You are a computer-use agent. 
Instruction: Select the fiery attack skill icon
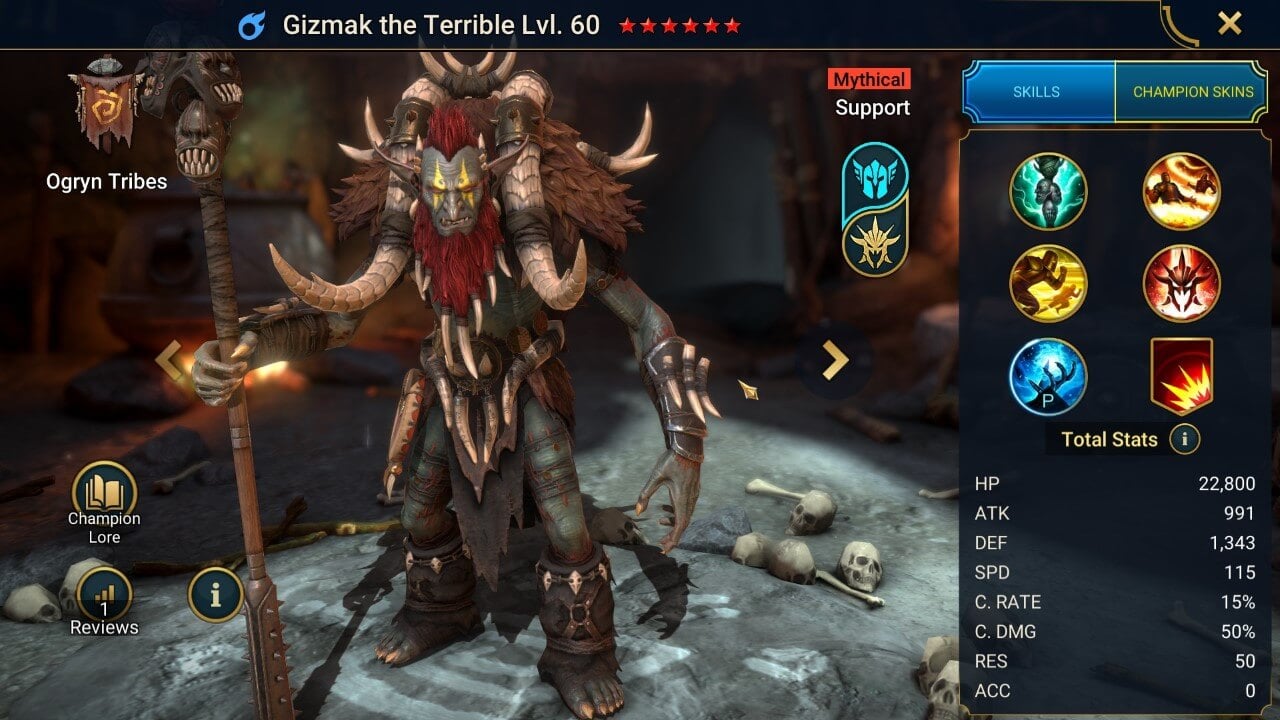click(x=1182, y=190)
